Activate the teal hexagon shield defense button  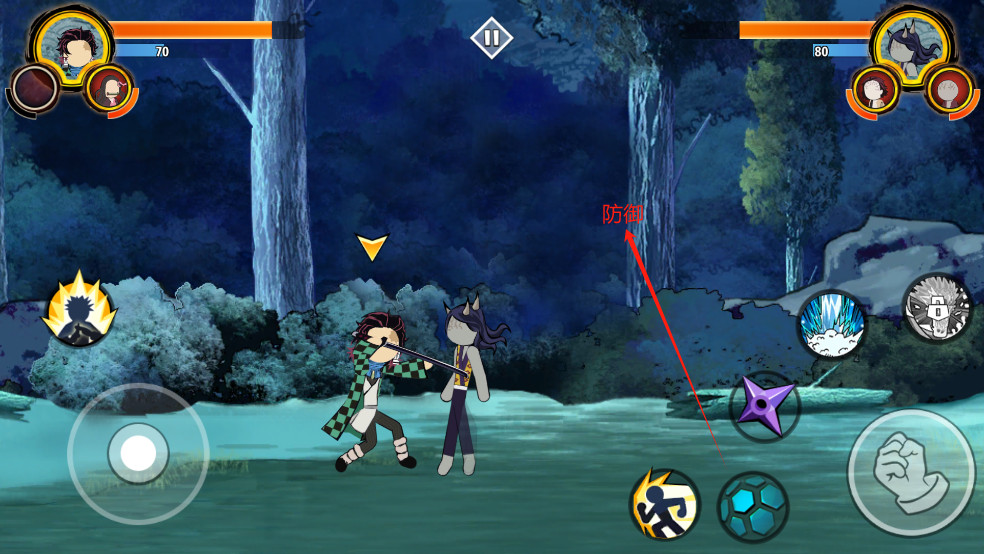(753, 507)
